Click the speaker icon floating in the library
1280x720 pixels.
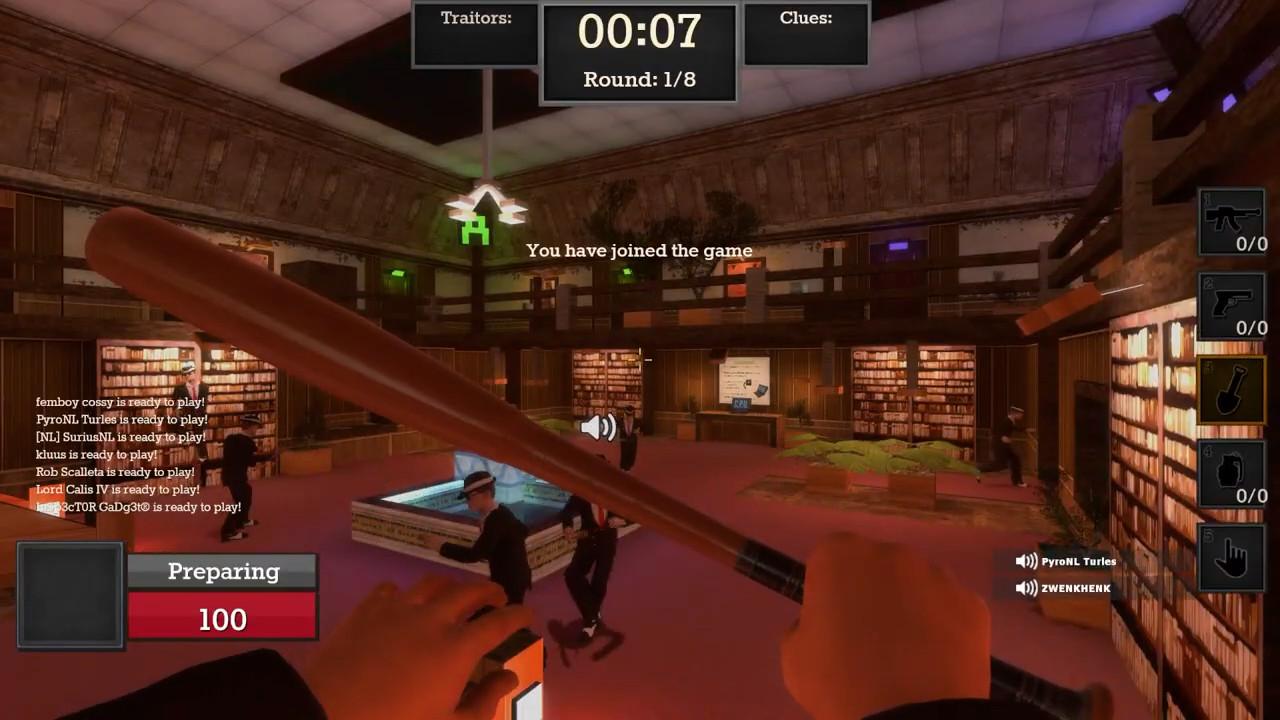(x=597, y=427)
